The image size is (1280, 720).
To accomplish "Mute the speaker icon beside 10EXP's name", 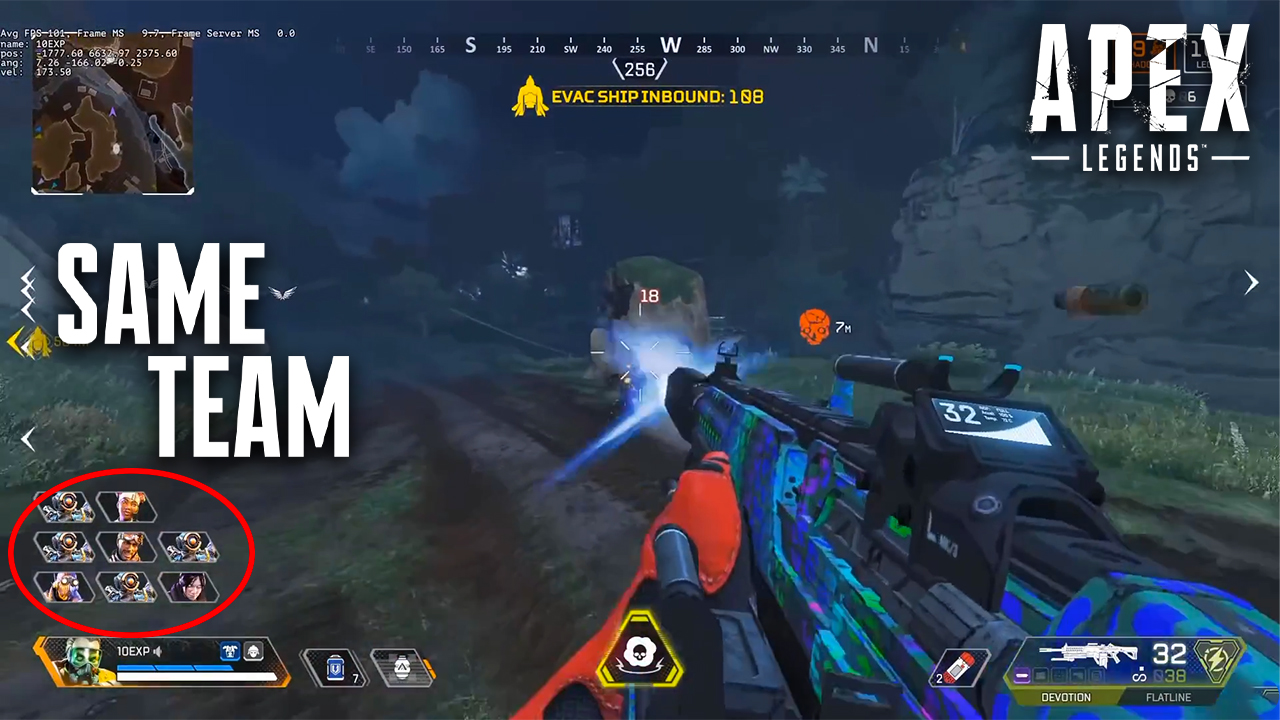I will click(156, 653).
